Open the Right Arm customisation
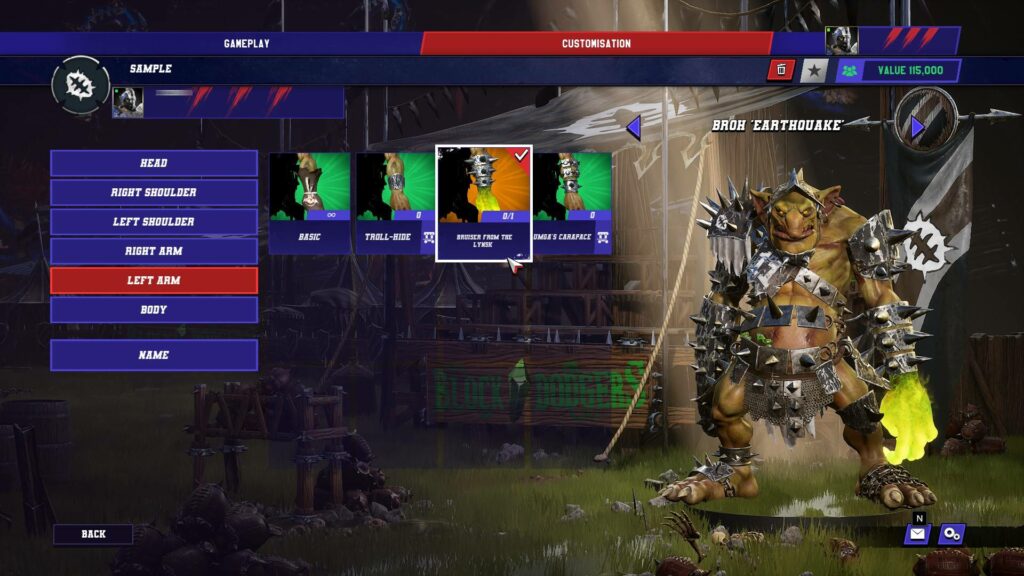 154,251
